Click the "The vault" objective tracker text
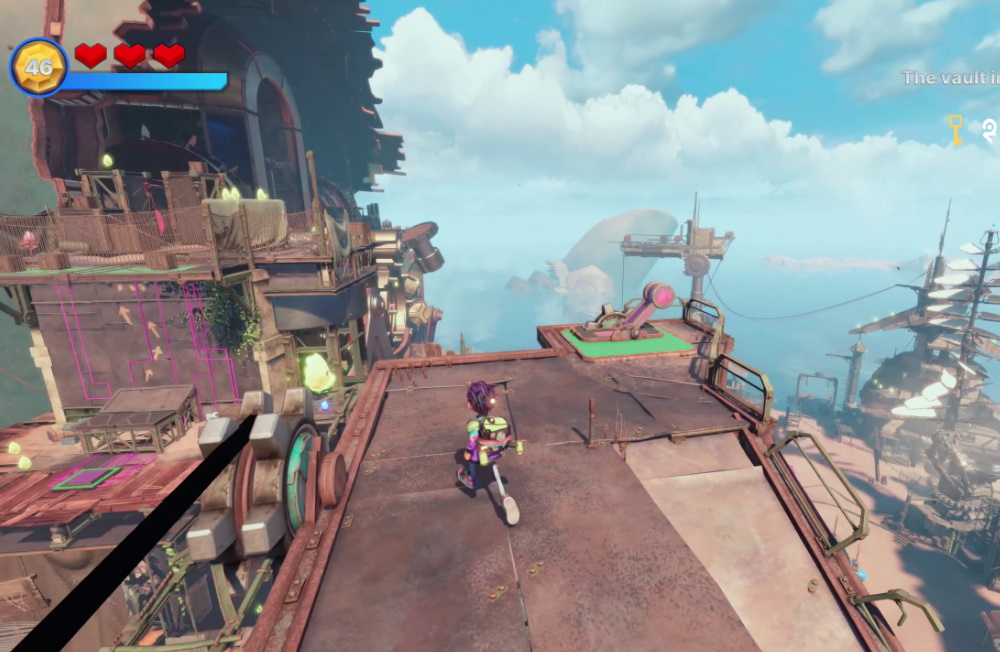 click(949, 78)
